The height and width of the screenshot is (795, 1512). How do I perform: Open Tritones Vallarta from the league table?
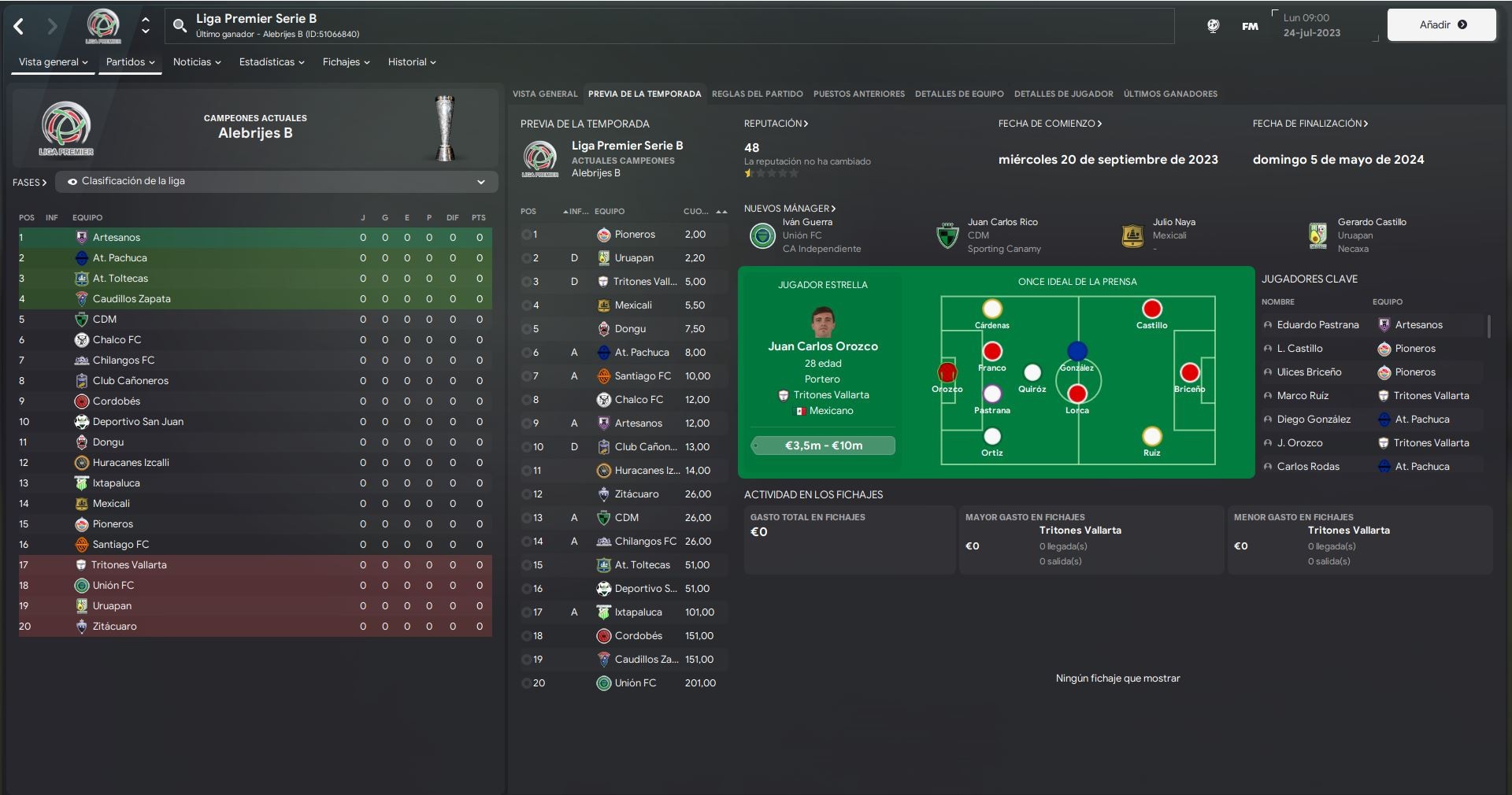pyautogui.click(x=128, y=565)
